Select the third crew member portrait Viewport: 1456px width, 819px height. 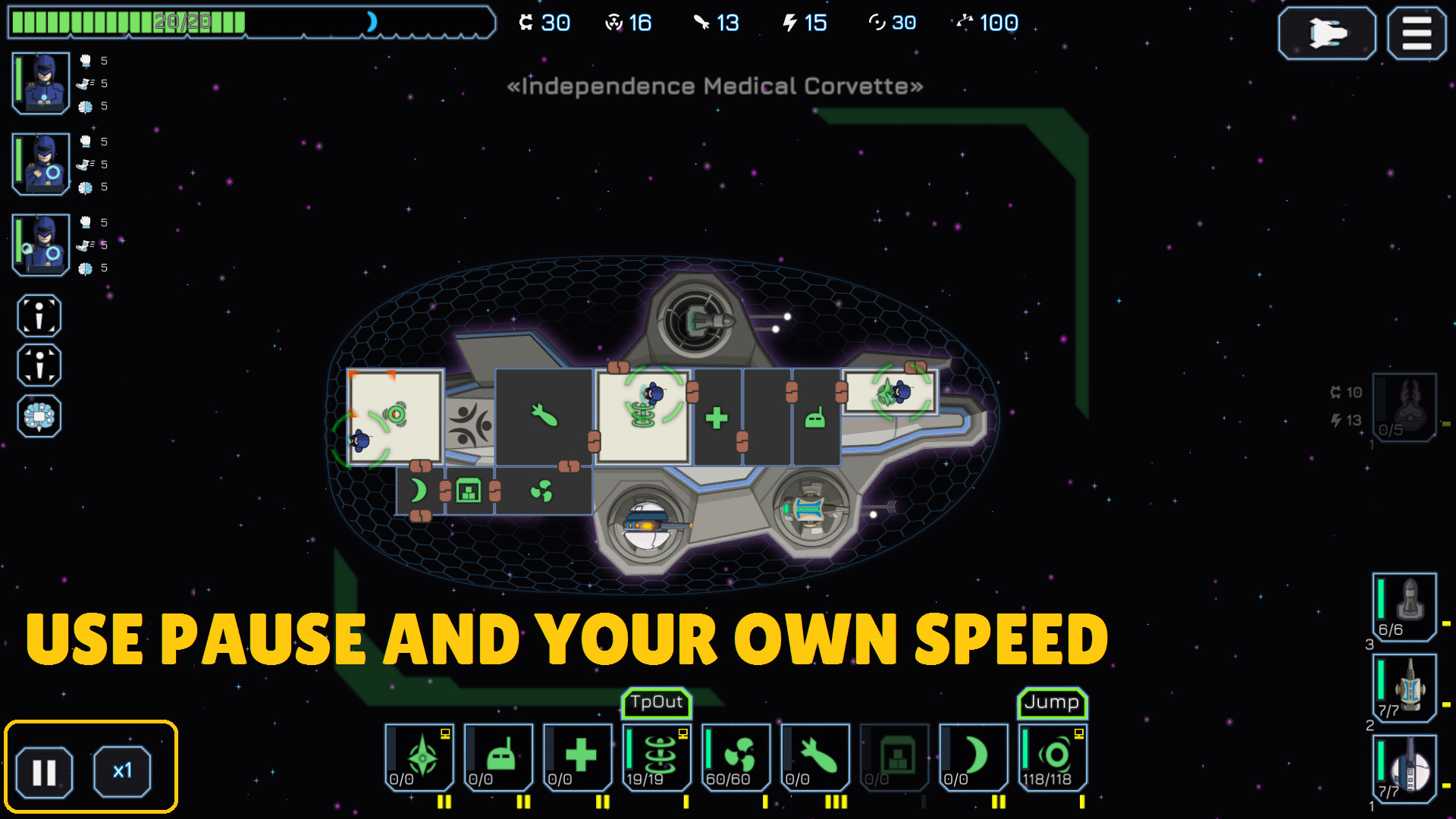39,244
